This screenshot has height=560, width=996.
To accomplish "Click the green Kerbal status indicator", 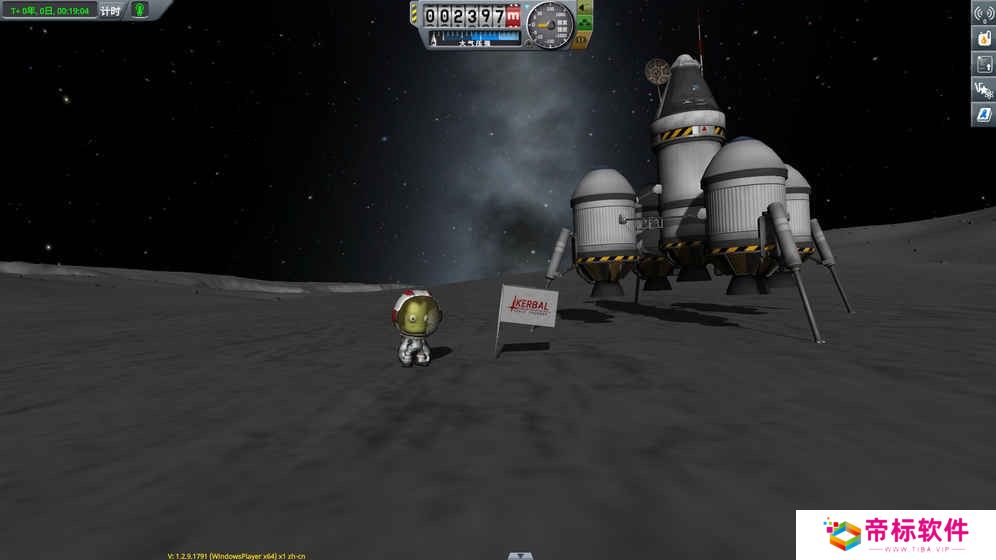I will [139, 10].
